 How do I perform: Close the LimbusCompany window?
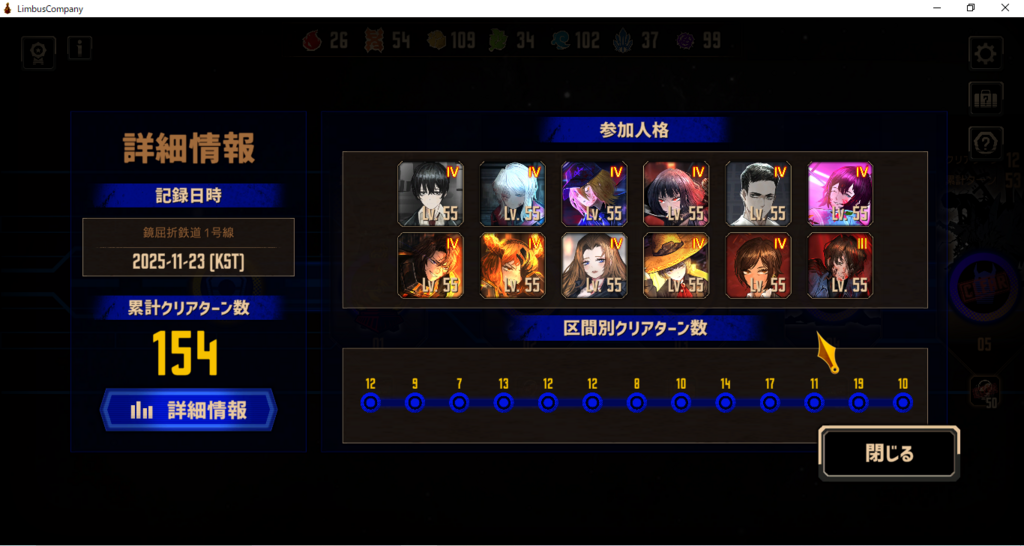(x=1005, y=8)
